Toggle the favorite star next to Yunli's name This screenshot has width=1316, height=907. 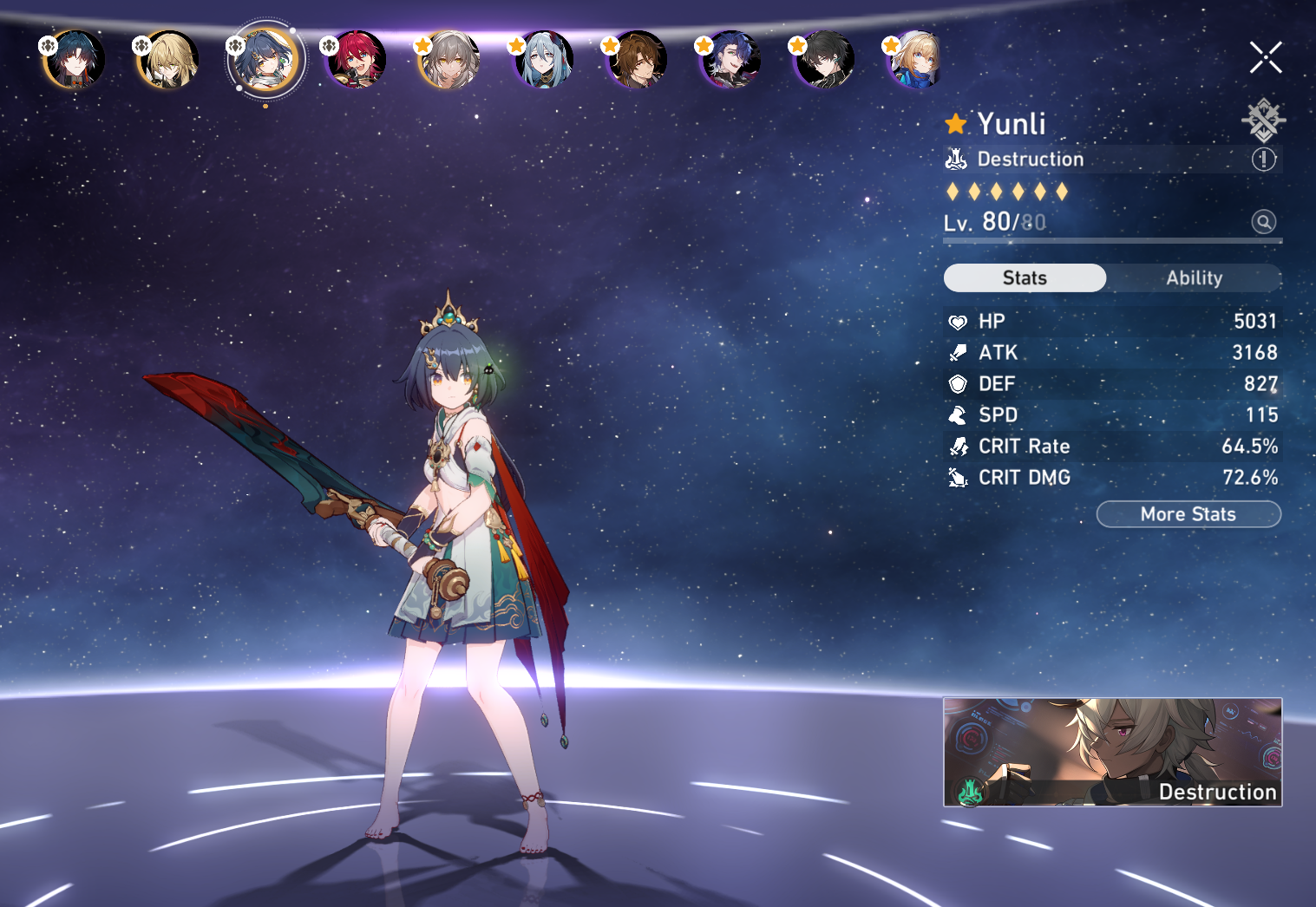point(955,123)
